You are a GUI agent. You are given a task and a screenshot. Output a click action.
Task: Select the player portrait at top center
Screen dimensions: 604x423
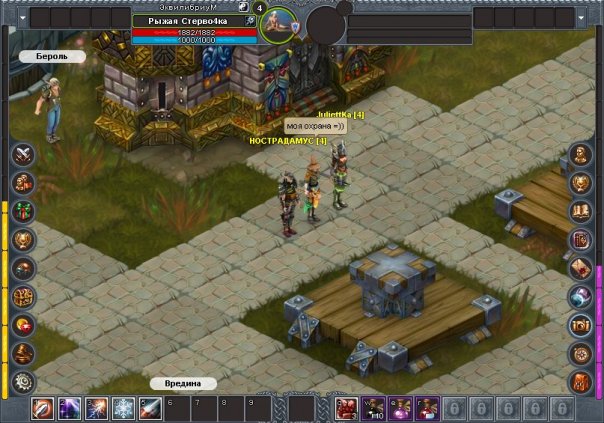(277, 24)
